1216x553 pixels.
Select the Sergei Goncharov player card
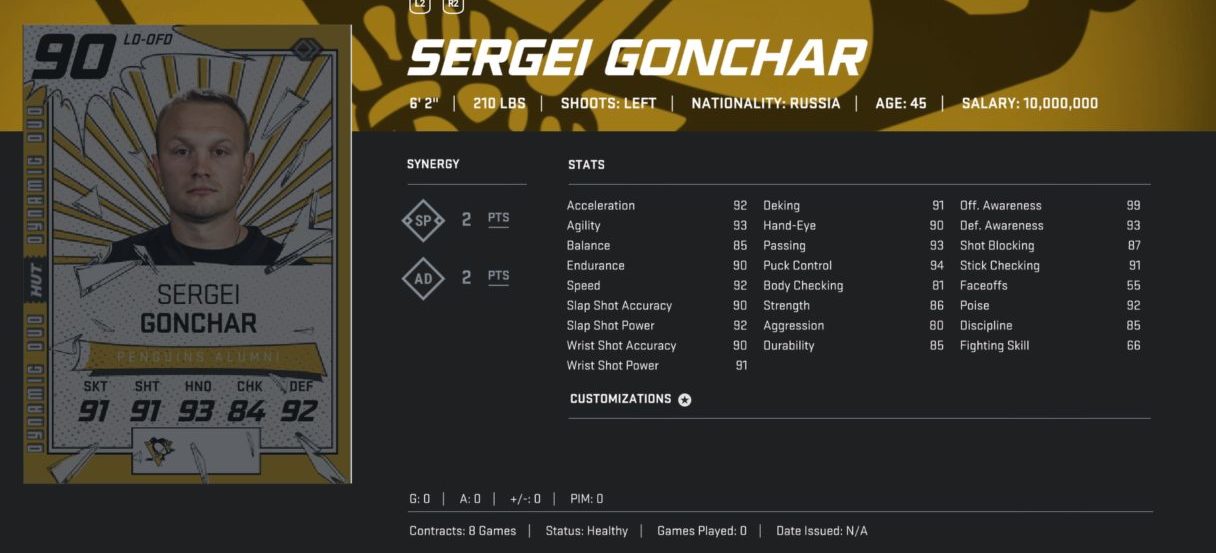[x=187, y=255]
